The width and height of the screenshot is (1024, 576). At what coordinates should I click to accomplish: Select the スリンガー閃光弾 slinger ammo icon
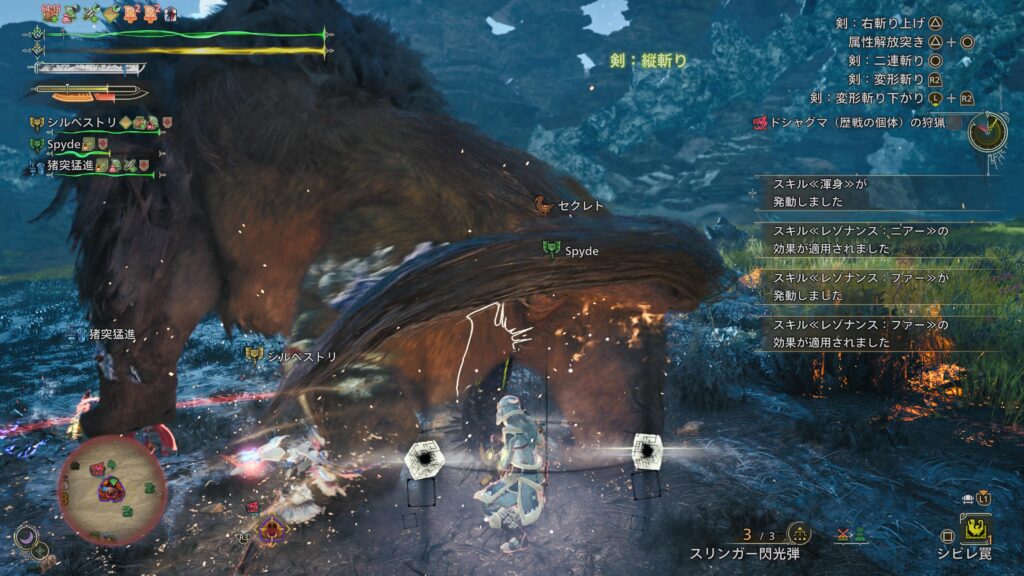click(798, 533)
